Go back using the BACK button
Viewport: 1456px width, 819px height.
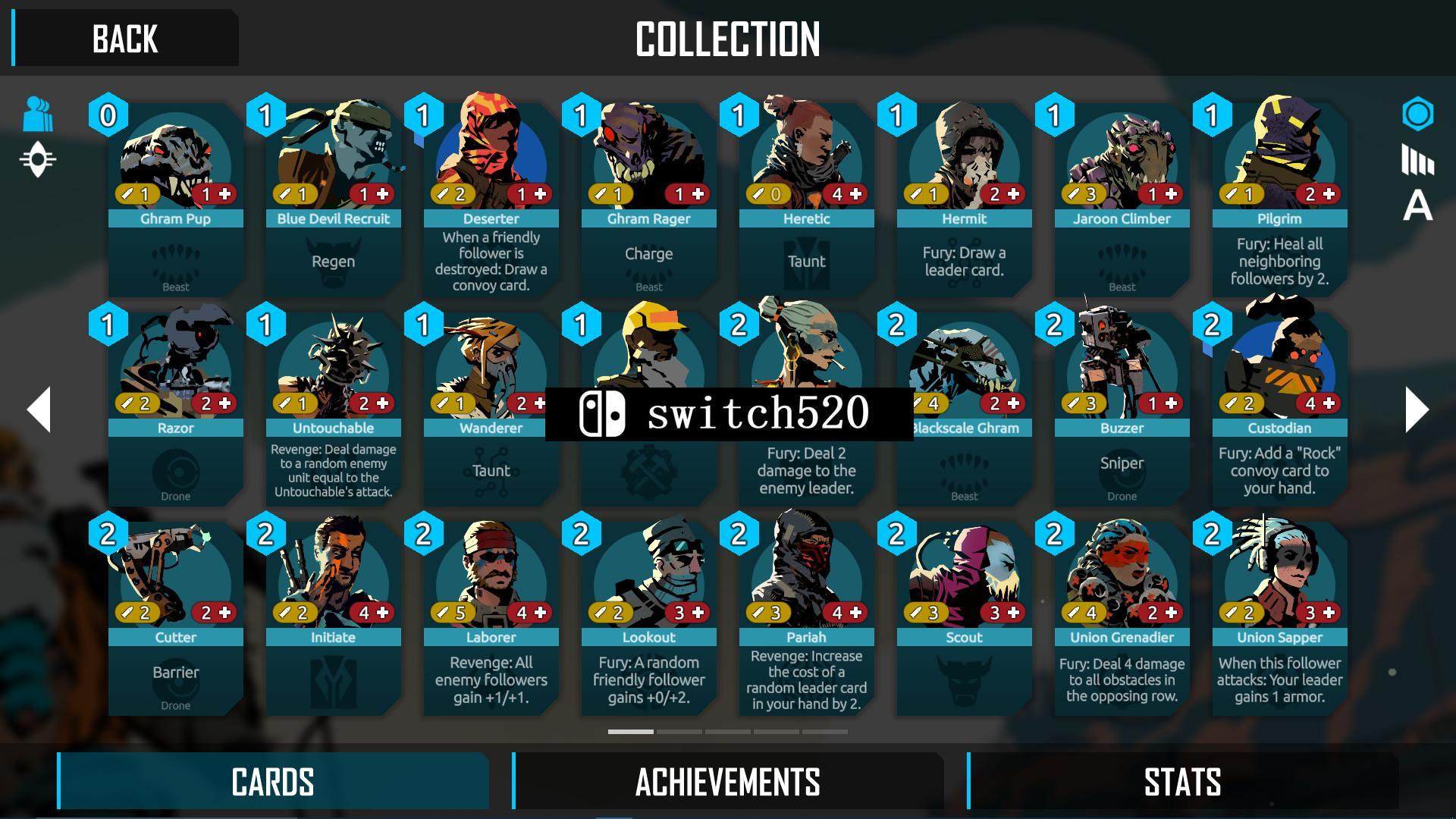pyautogui.click(x=125, y=38)
